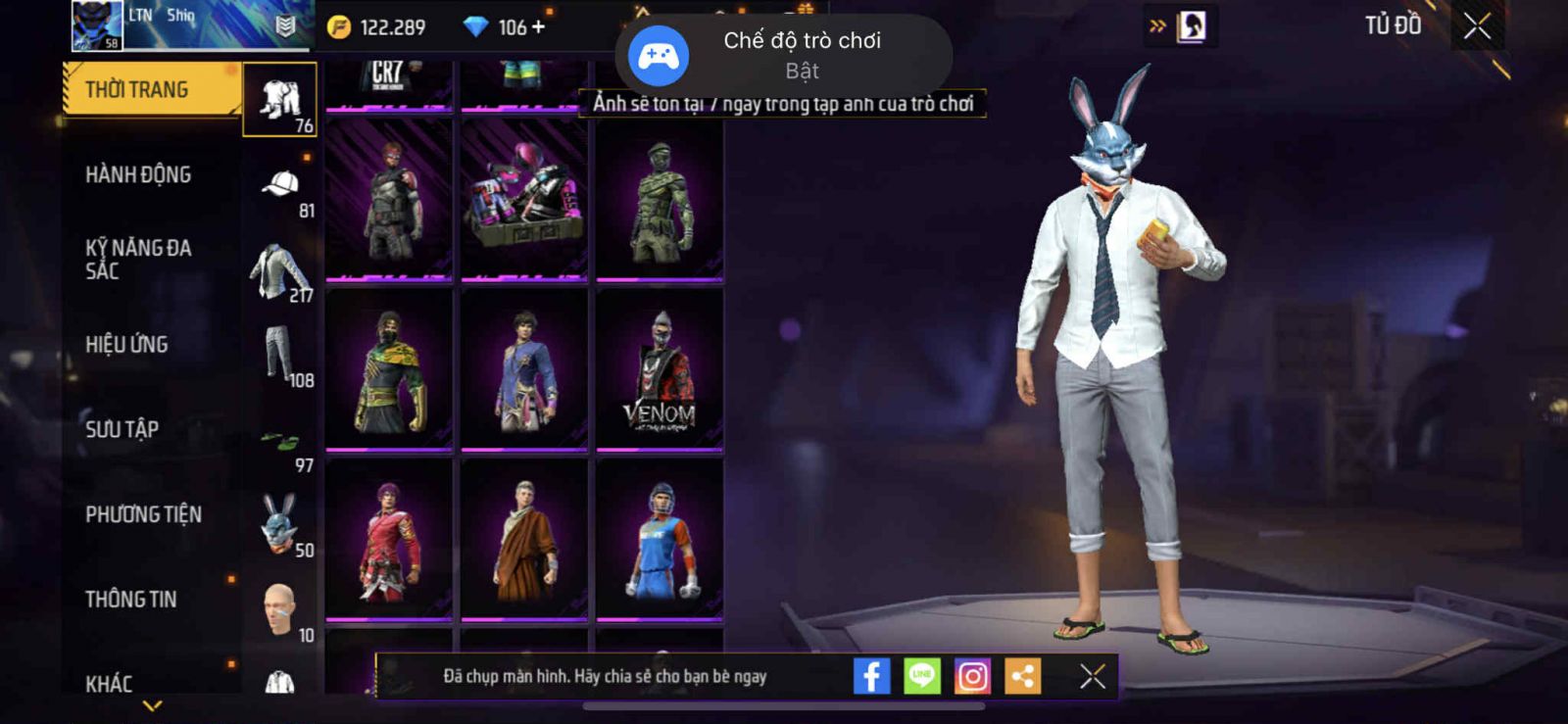This screenshot has width=1568, height=724.
Task: Choose the pink robot loot crate bundle
Action: coord(524,200)
